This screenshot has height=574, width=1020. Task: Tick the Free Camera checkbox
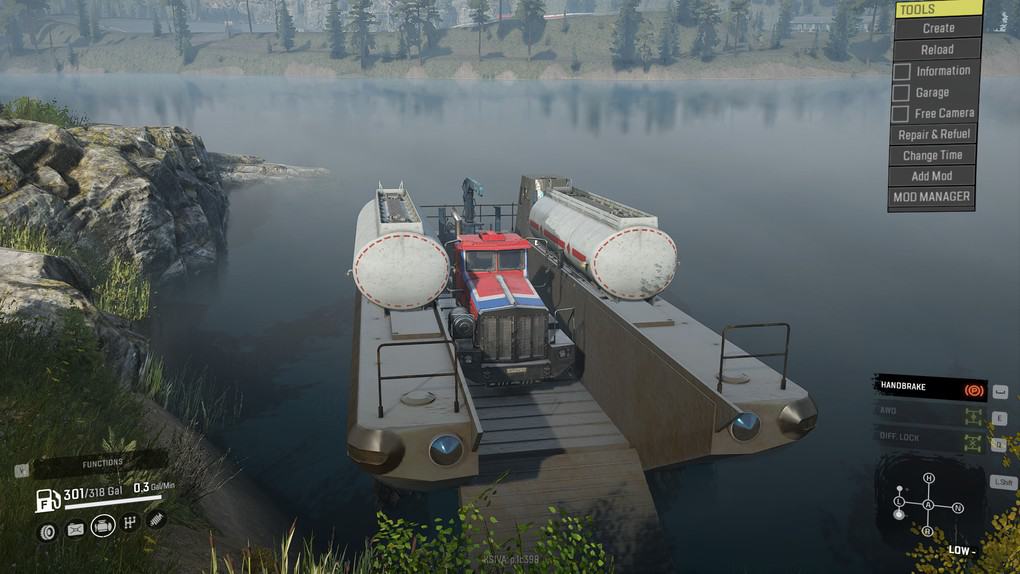[x=902, y=114]
